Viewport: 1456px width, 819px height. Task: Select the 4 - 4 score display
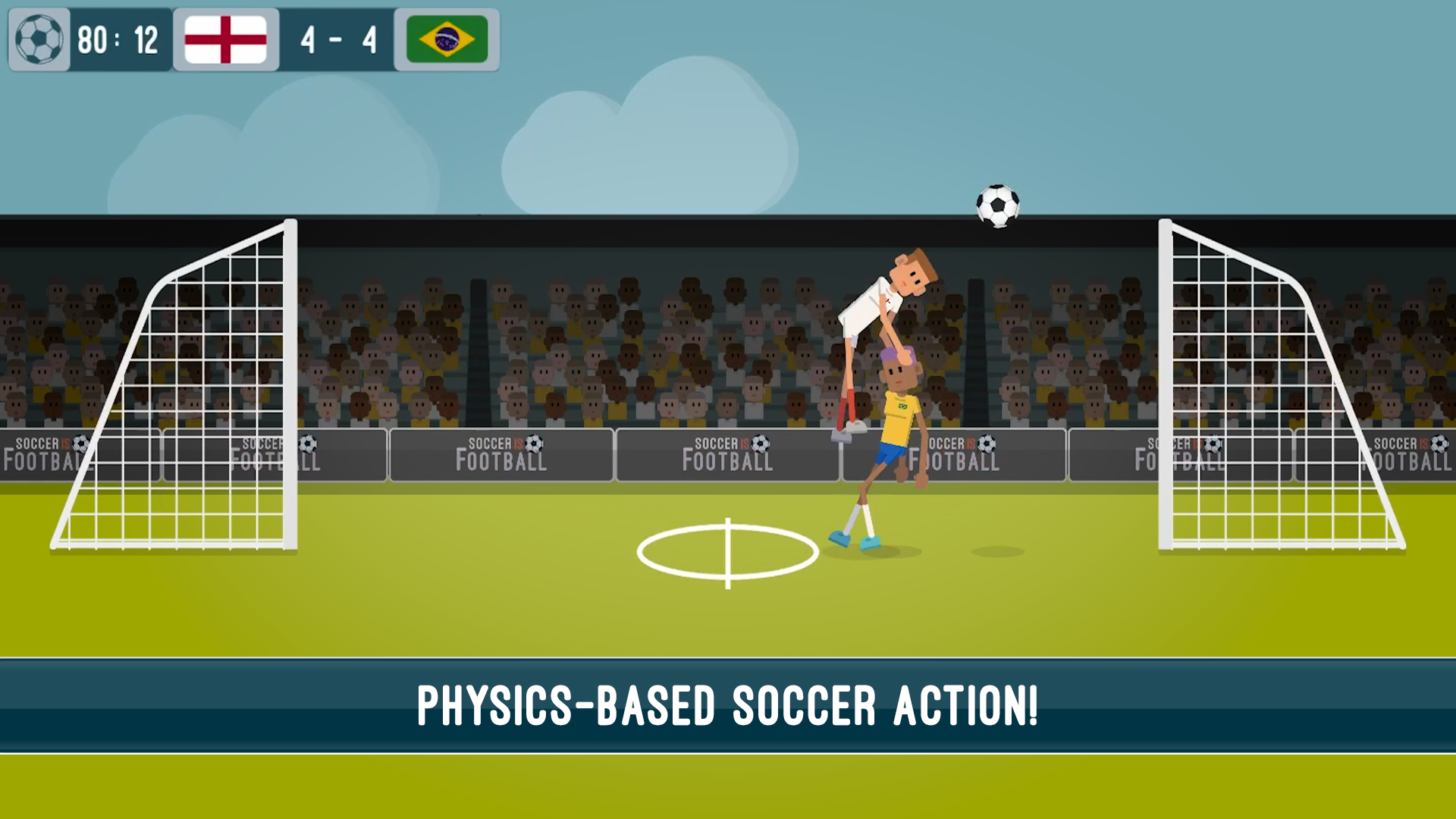tap(338, 39)
